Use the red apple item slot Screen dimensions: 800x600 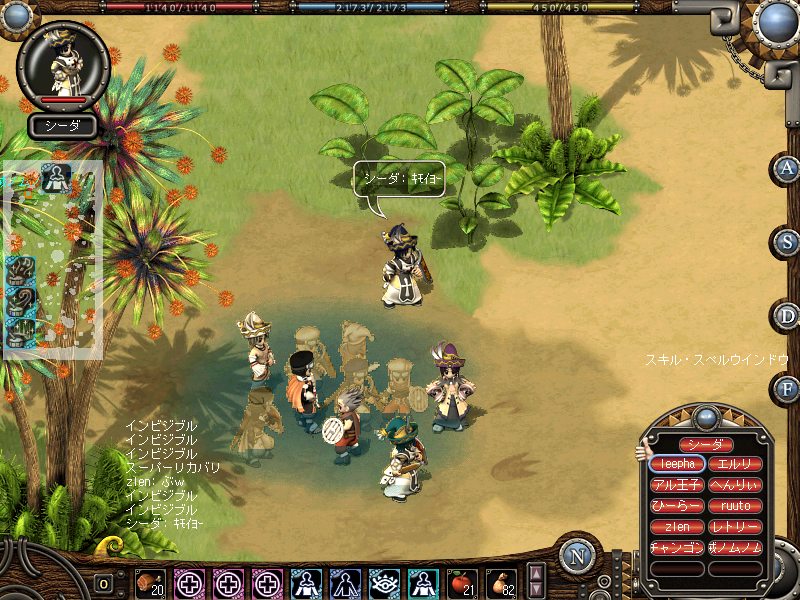pyautogui.click(x=461, y=581)
